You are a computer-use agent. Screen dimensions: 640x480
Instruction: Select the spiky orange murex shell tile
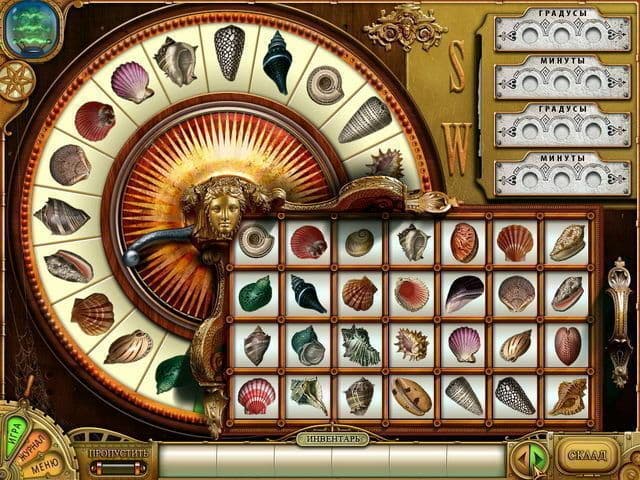click(x=412, y=344)
